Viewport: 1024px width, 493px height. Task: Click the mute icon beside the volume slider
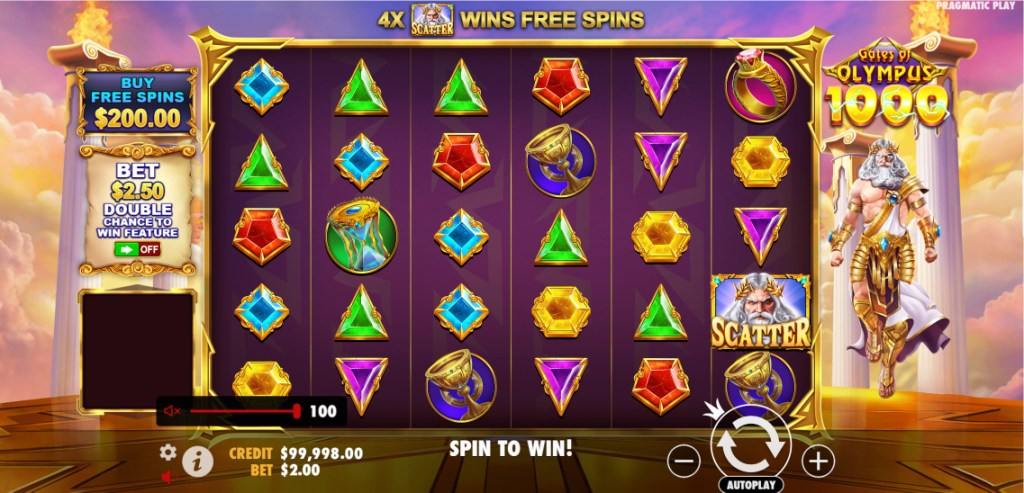point(172,411)
